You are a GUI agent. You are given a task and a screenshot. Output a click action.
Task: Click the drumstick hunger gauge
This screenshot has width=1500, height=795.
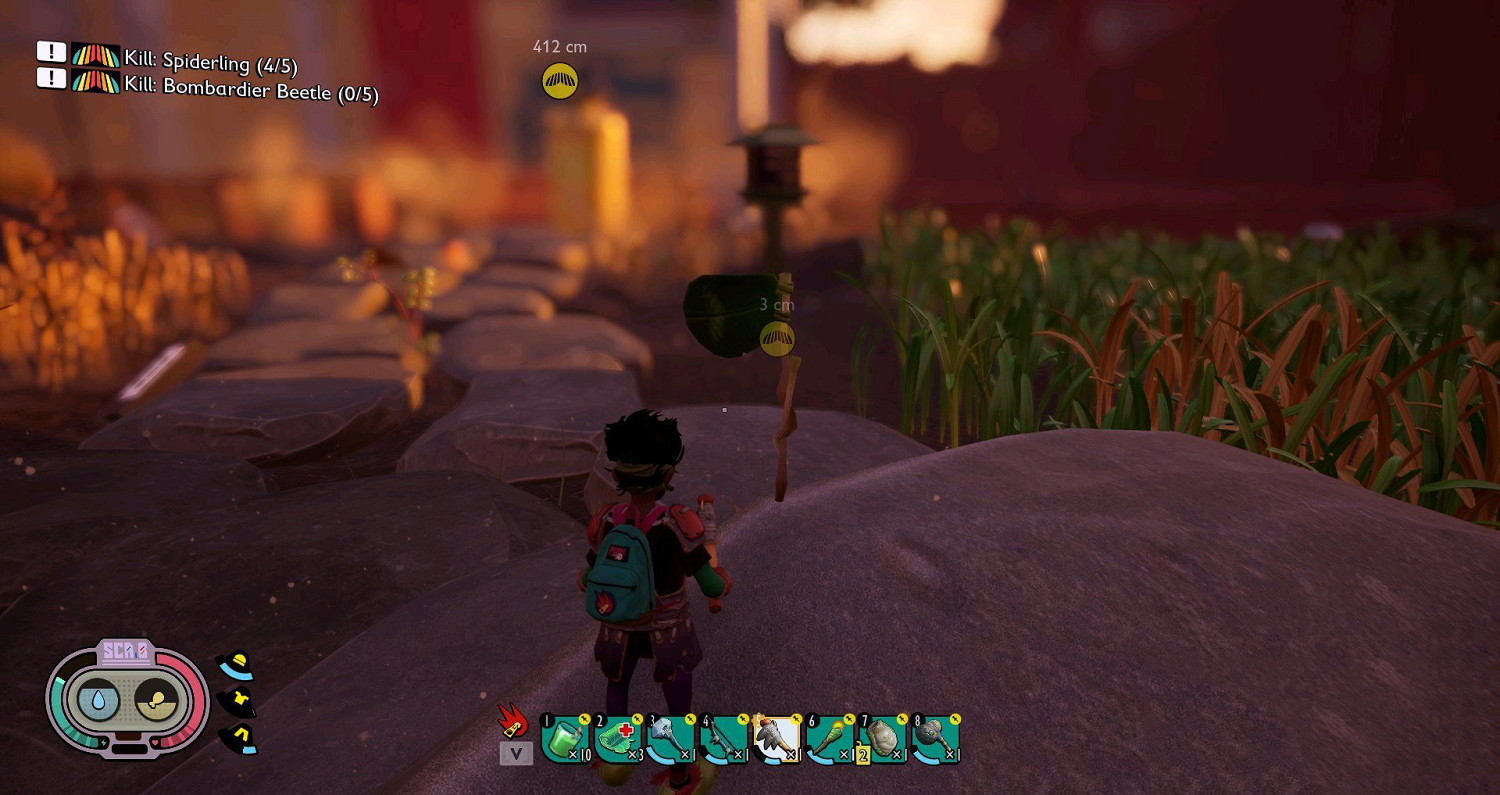point(155,702)
